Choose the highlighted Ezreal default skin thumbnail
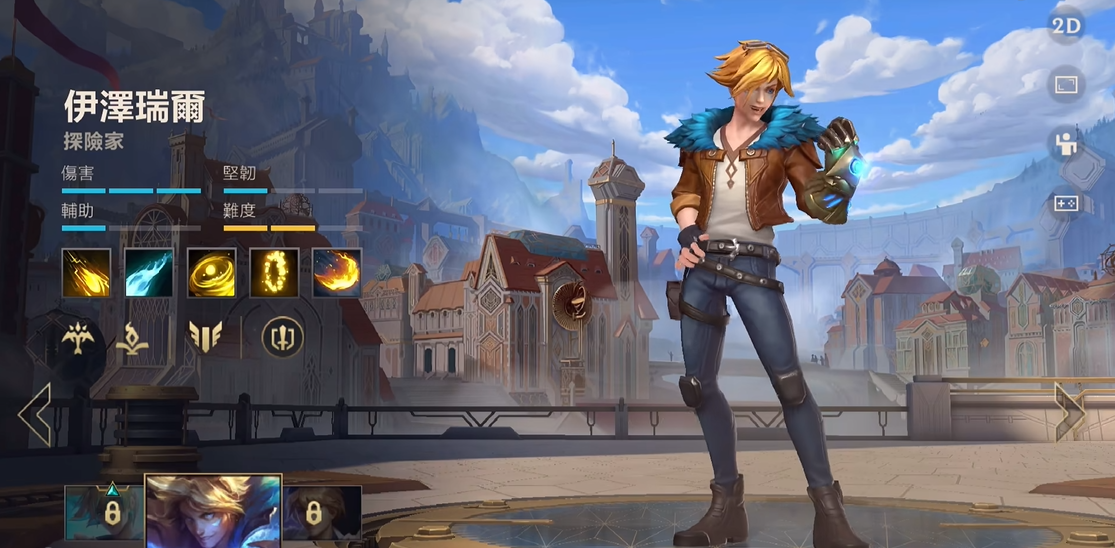Screen dimensions: 1115x548 click(214, 511)
